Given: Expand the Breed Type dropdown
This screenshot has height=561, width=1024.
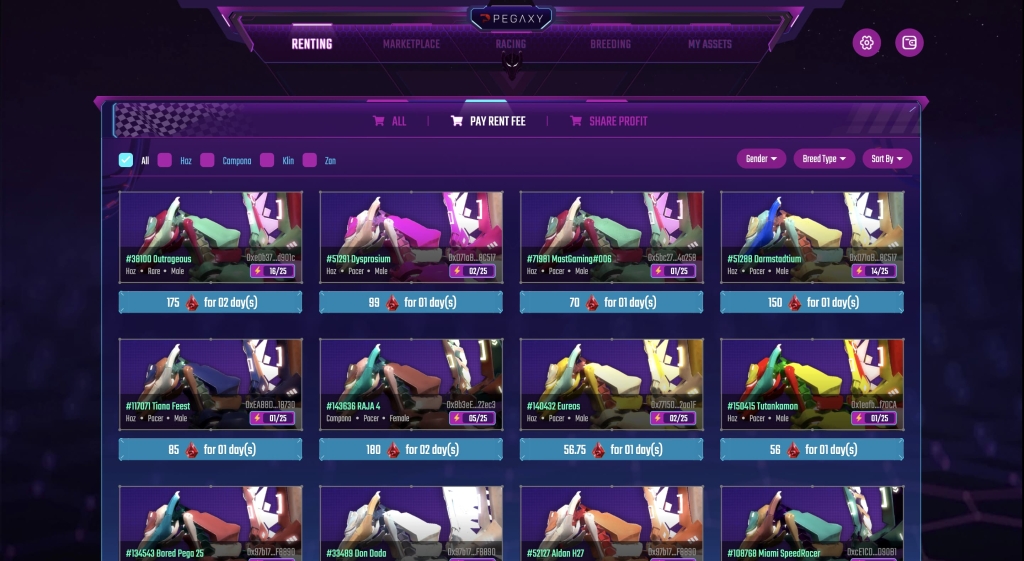Looking at the screenshot, I should (x=825, y=159).
